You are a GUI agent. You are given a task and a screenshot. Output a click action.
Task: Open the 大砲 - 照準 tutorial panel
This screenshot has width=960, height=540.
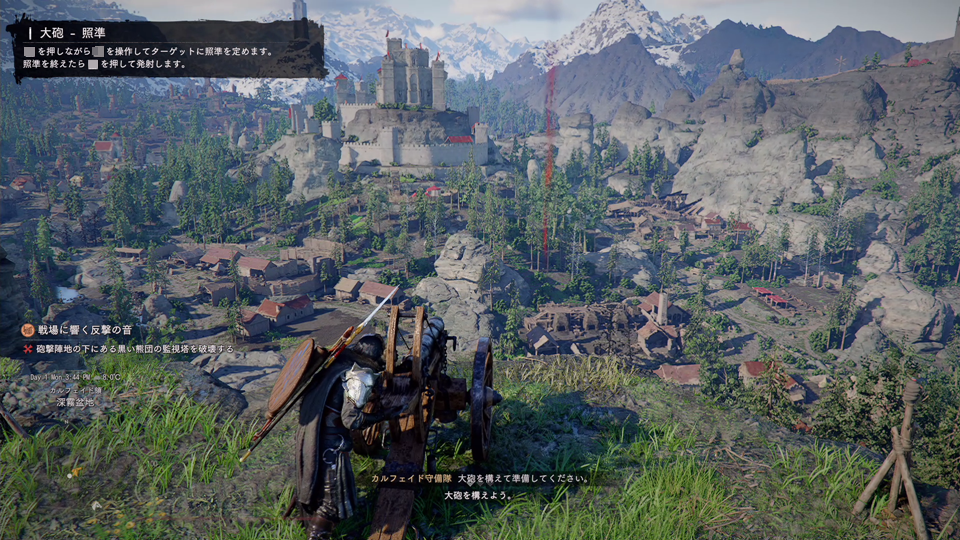166,49
